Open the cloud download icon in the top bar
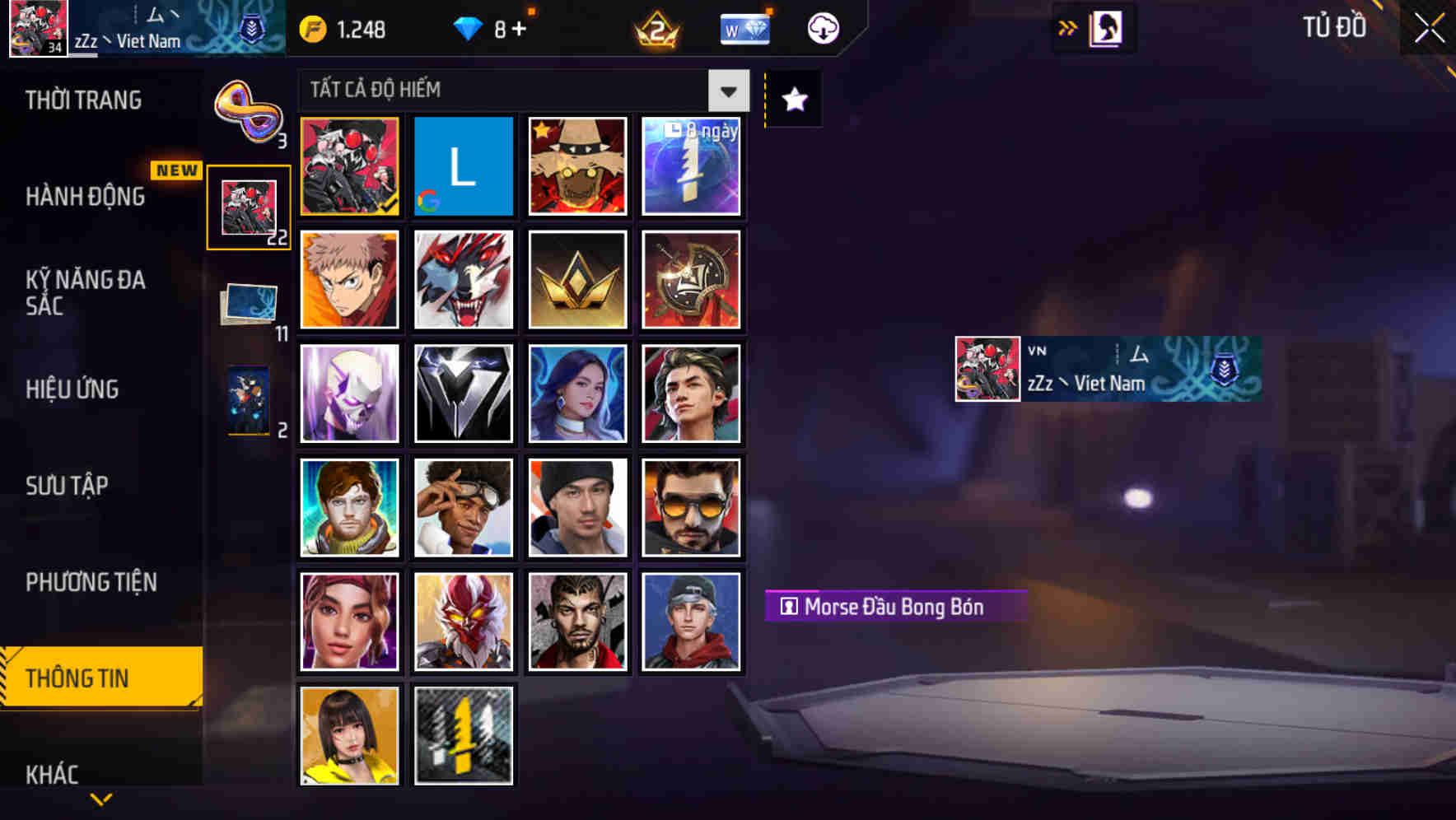This screenshot has height=820, width=1456. [x=819, y=27]
